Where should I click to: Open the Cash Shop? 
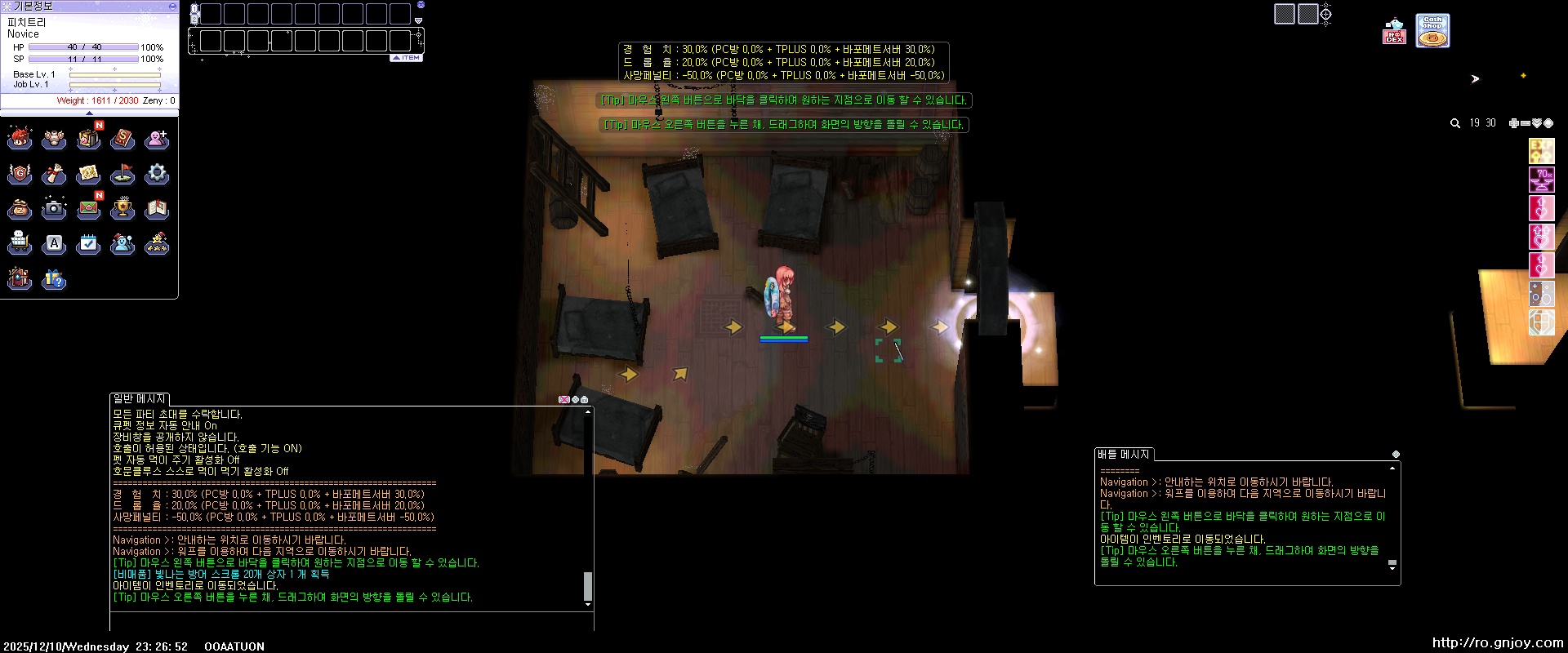(x=1432, y=31)
